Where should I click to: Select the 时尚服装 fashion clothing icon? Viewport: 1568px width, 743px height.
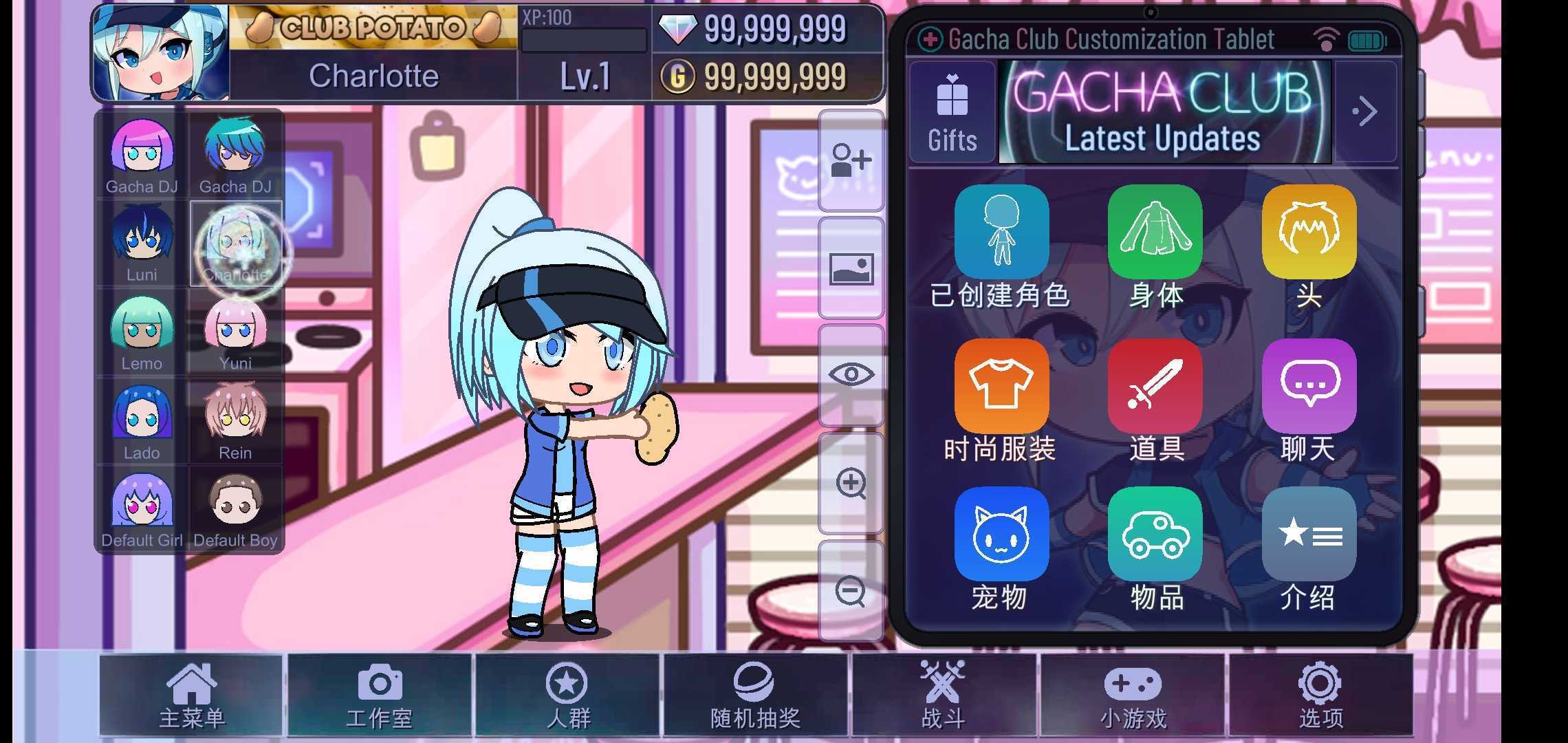click(1001, 385)
